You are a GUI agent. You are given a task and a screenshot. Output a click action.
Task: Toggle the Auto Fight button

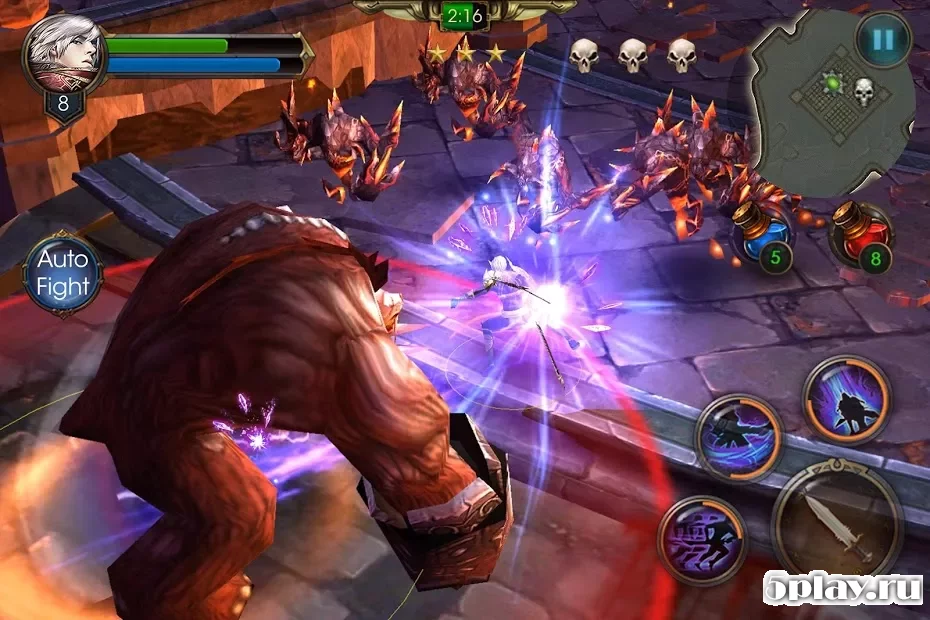pyautogui.click(x=63, y=274)
